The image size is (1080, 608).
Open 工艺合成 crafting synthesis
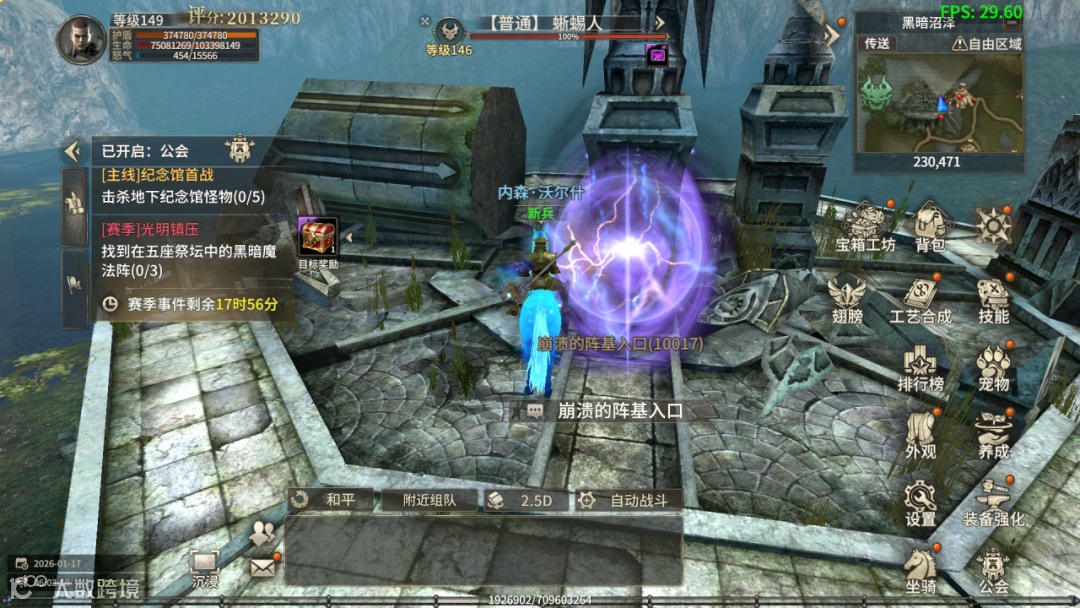920,297
